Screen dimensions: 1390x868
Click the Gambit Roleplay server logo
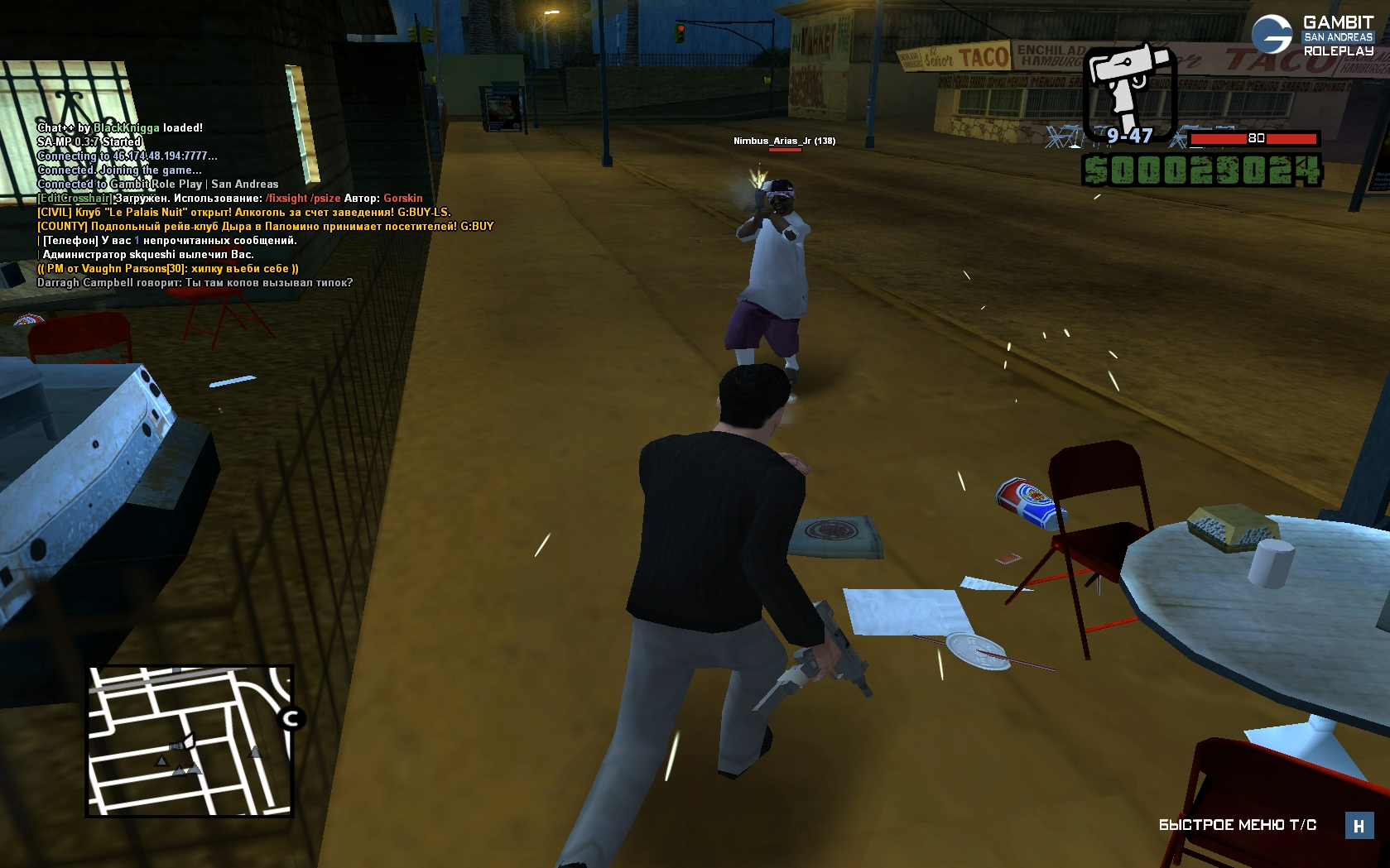point(1311,36)
